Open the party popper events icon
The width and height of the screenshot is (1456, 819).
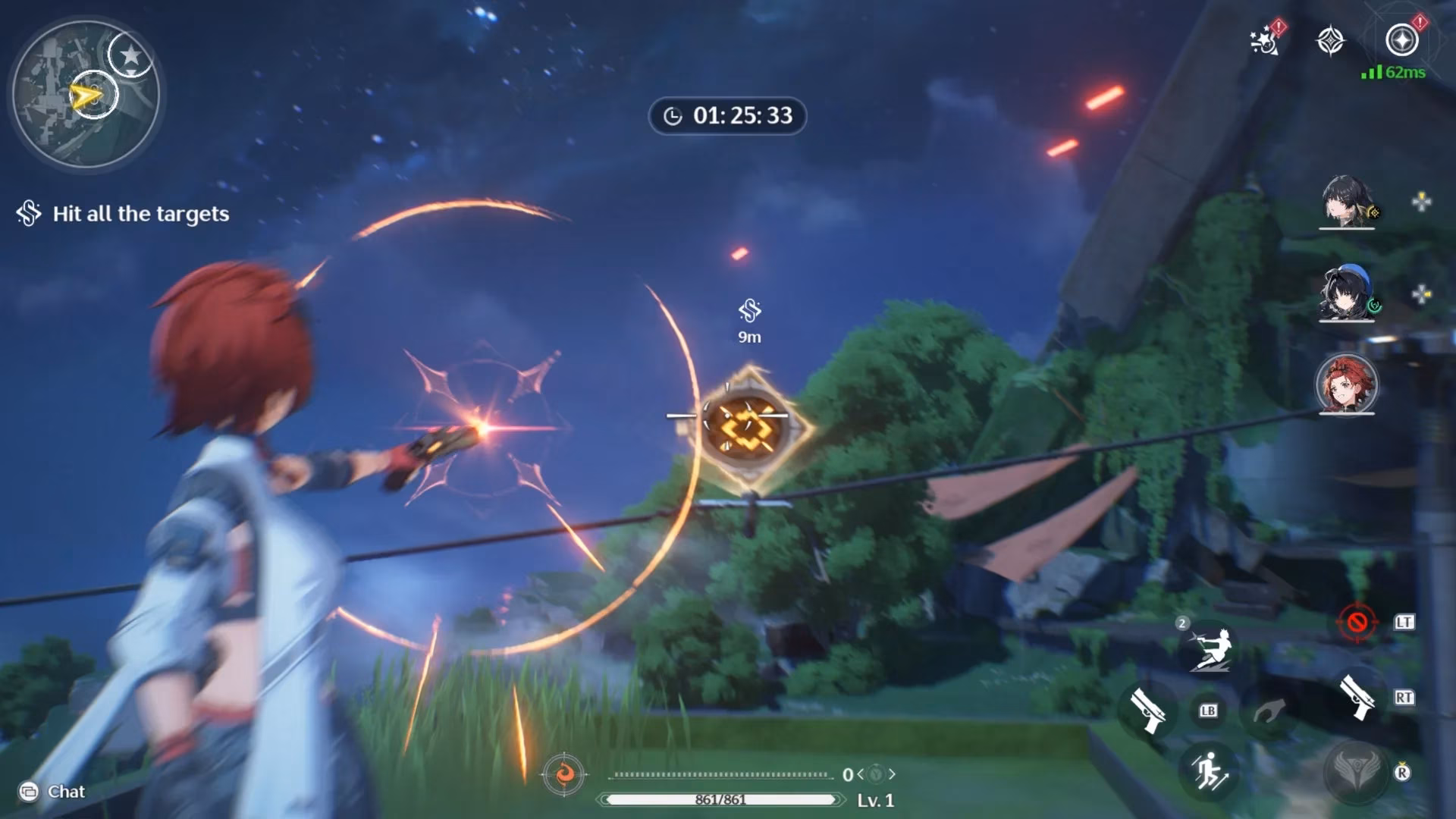tap(1266, 39)
